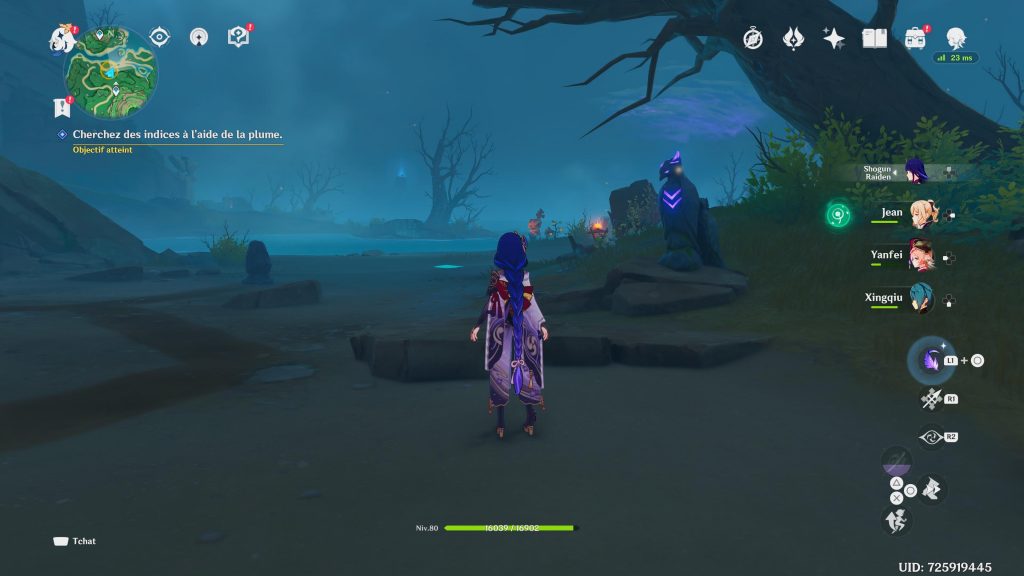The height and width of the screenshot is (576, 1024).
Task: Open the winged events icon
Action: [793, 38]
